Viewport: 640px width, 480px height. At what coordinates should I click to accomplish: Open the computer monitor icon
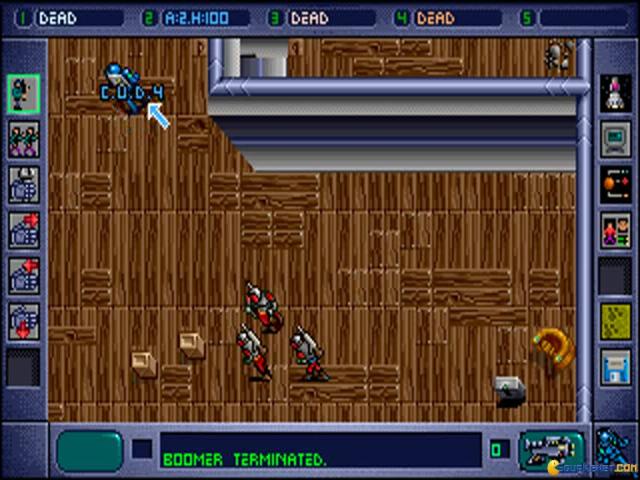tap(615, 139)
